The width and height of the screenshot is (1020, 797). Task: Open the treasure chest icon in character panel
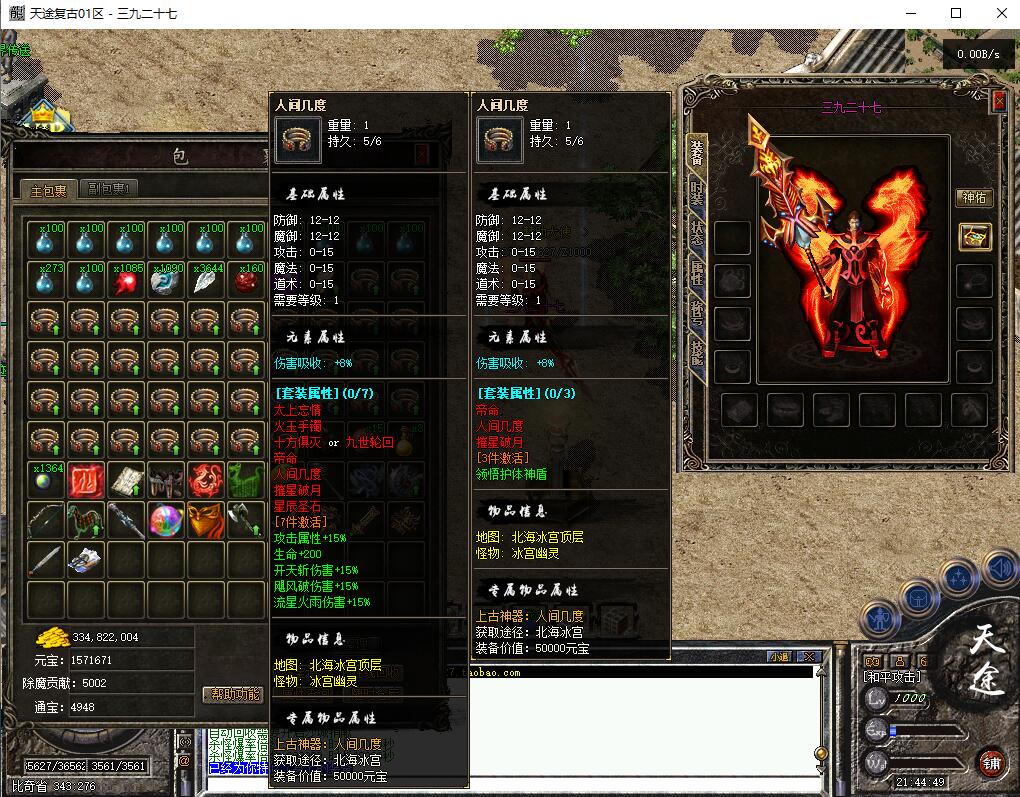974,237
